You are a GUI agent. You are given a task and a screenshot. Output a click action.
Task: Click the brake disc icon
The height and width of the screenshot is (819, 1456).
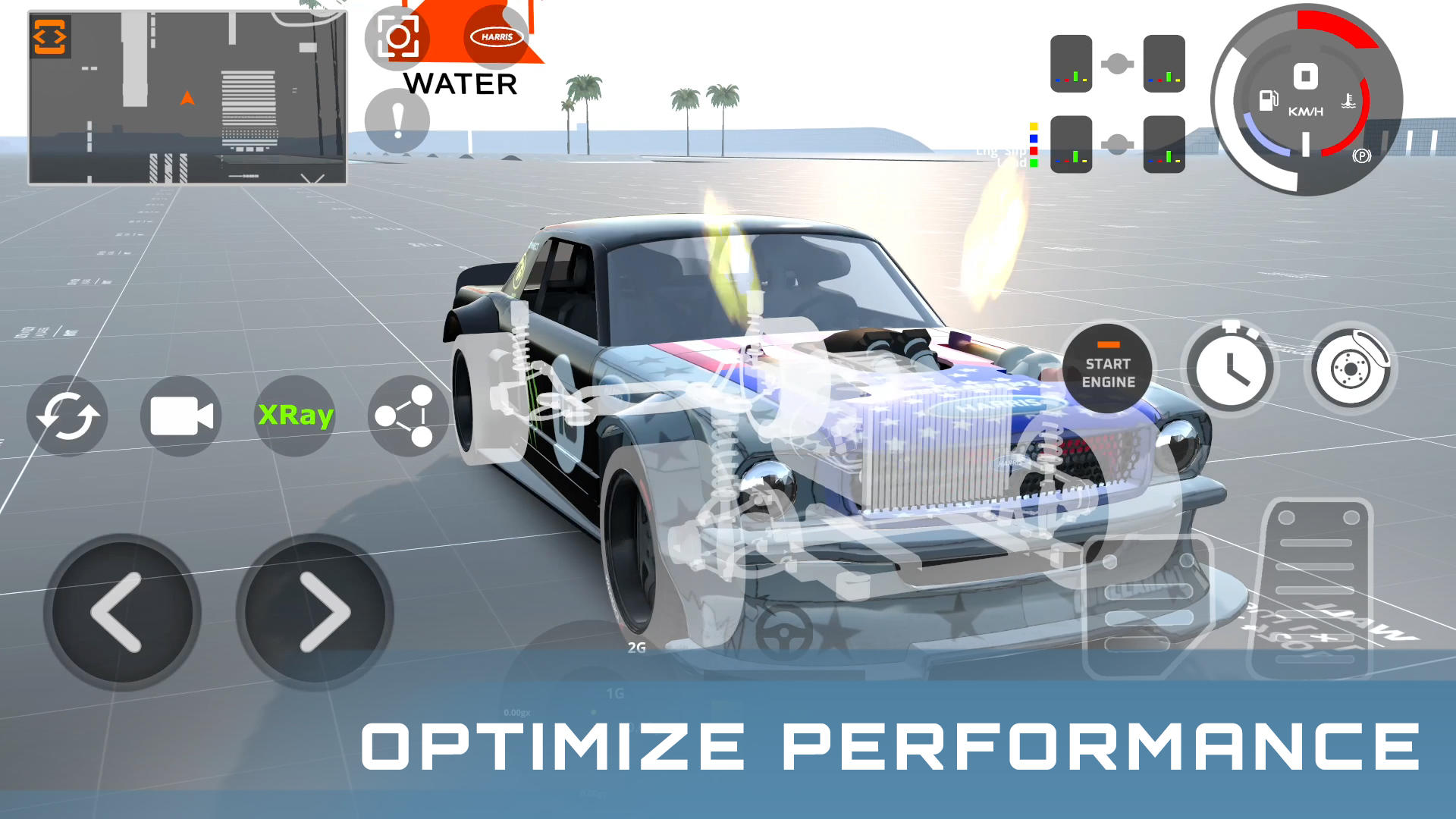pyautogui.click(x=1351, y=368)
